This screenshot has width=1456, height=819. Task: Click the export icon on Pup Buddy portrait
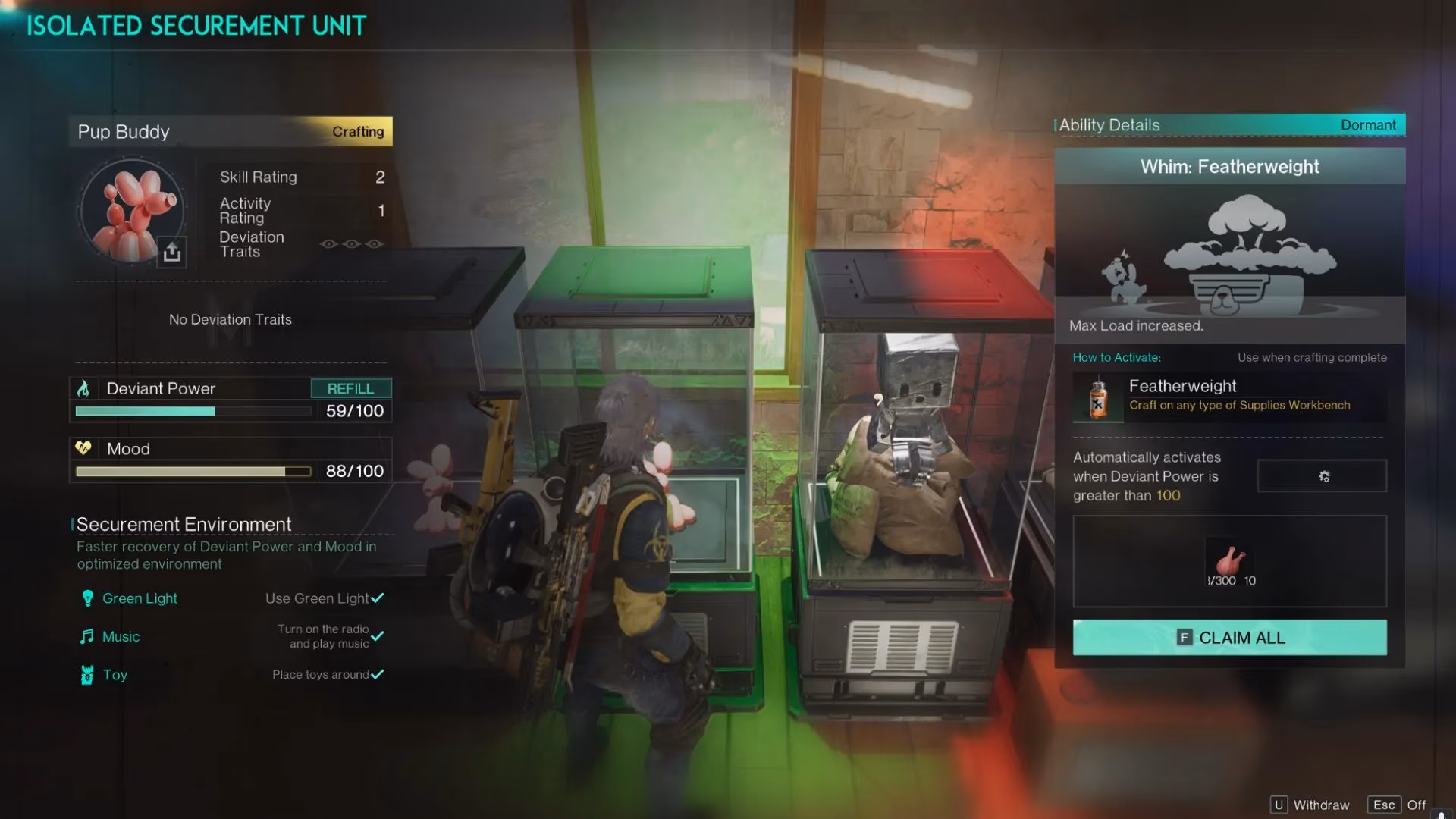tap(172, 252)
